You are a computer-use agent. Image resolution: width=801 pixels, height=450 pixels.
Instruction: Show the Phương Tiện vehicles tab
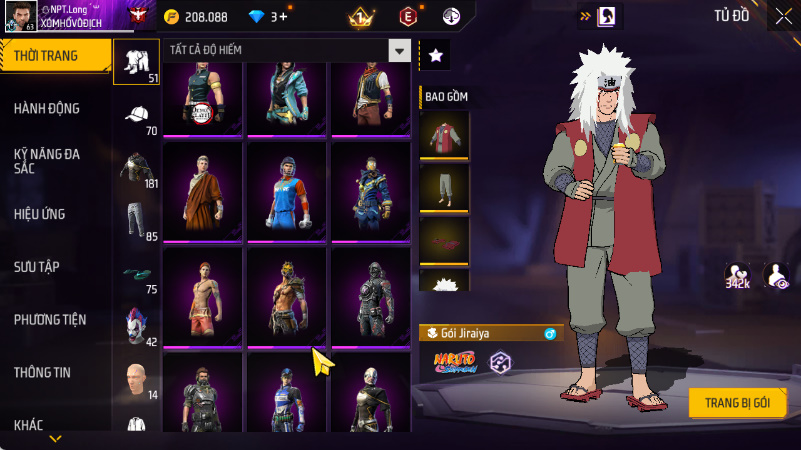tap(50, 320)
